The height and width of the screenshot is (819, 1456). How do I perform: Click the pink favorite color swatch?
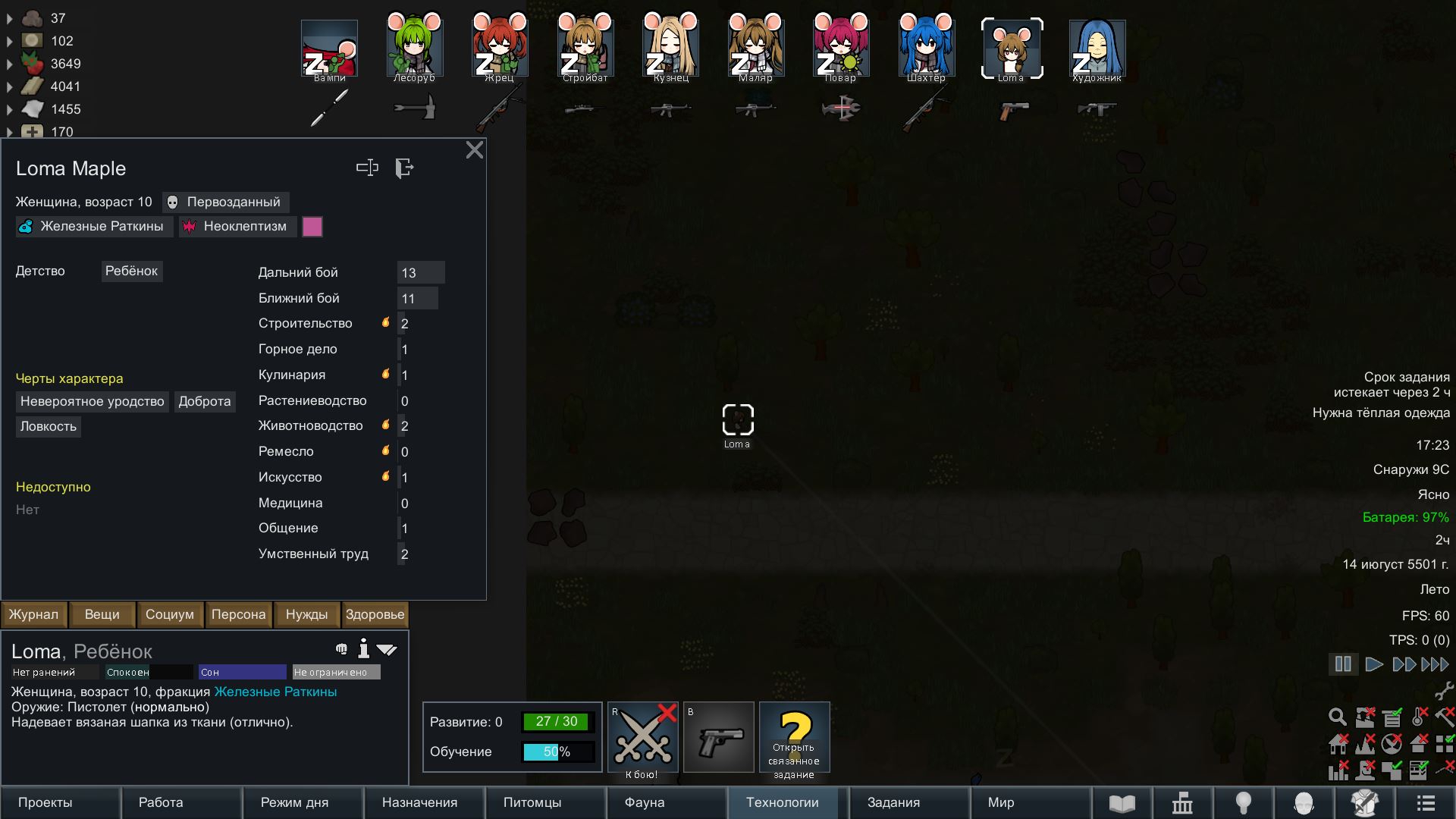pos(312,227)
